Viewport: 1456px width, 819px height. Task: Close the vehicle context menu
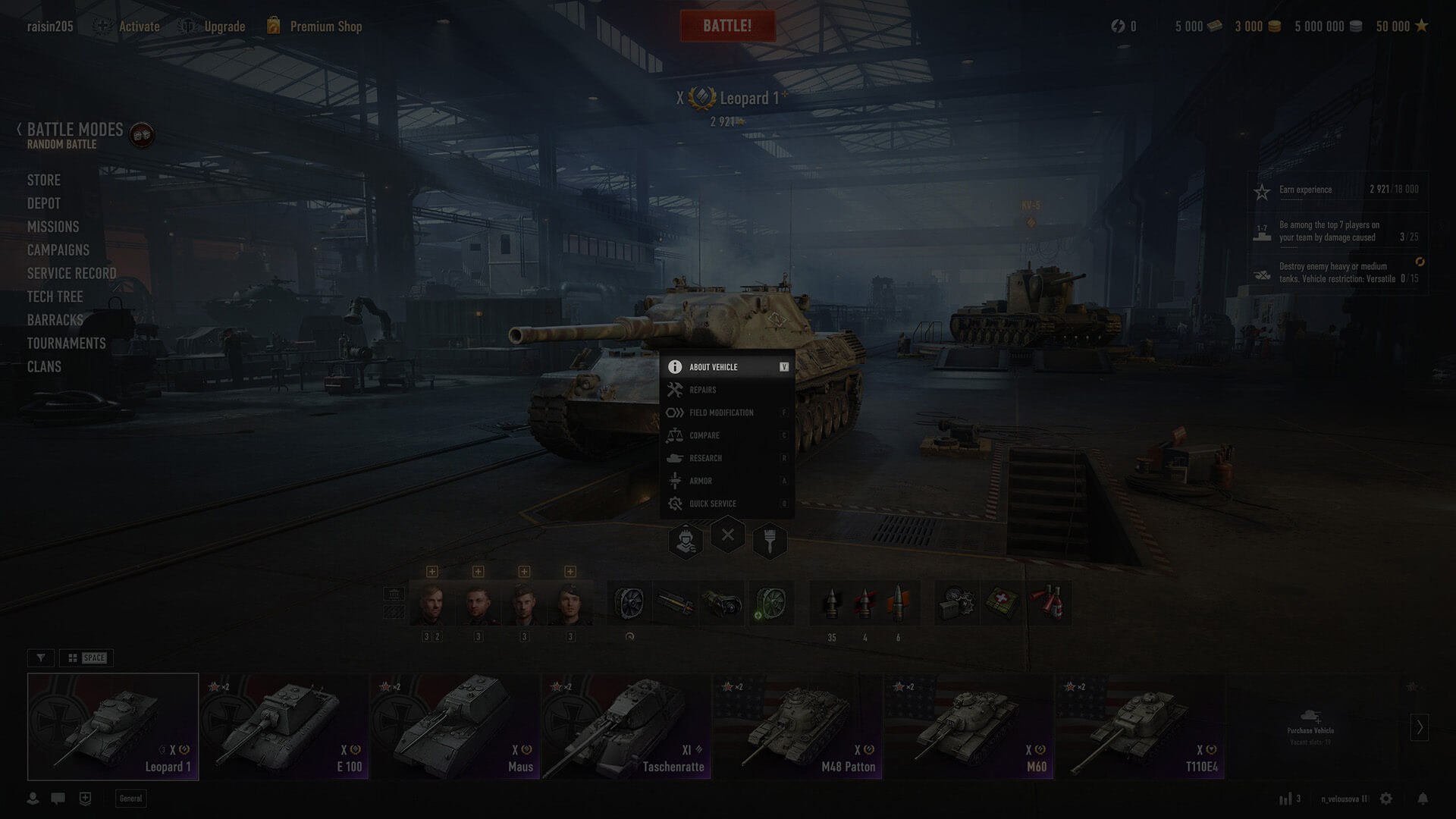[x=727, y=535]
